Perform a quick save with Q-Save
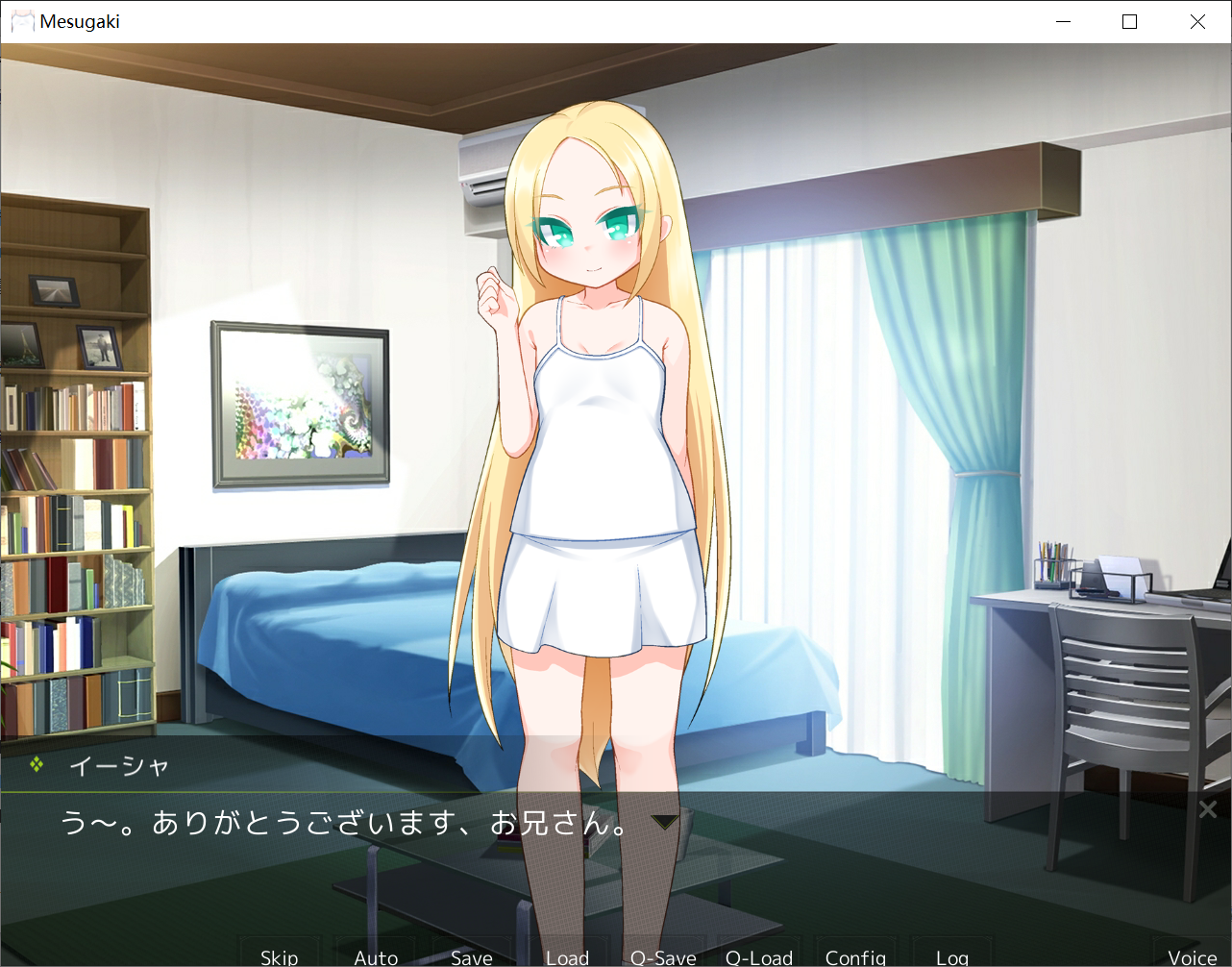1232x967 pixels. tap(663, 955)
